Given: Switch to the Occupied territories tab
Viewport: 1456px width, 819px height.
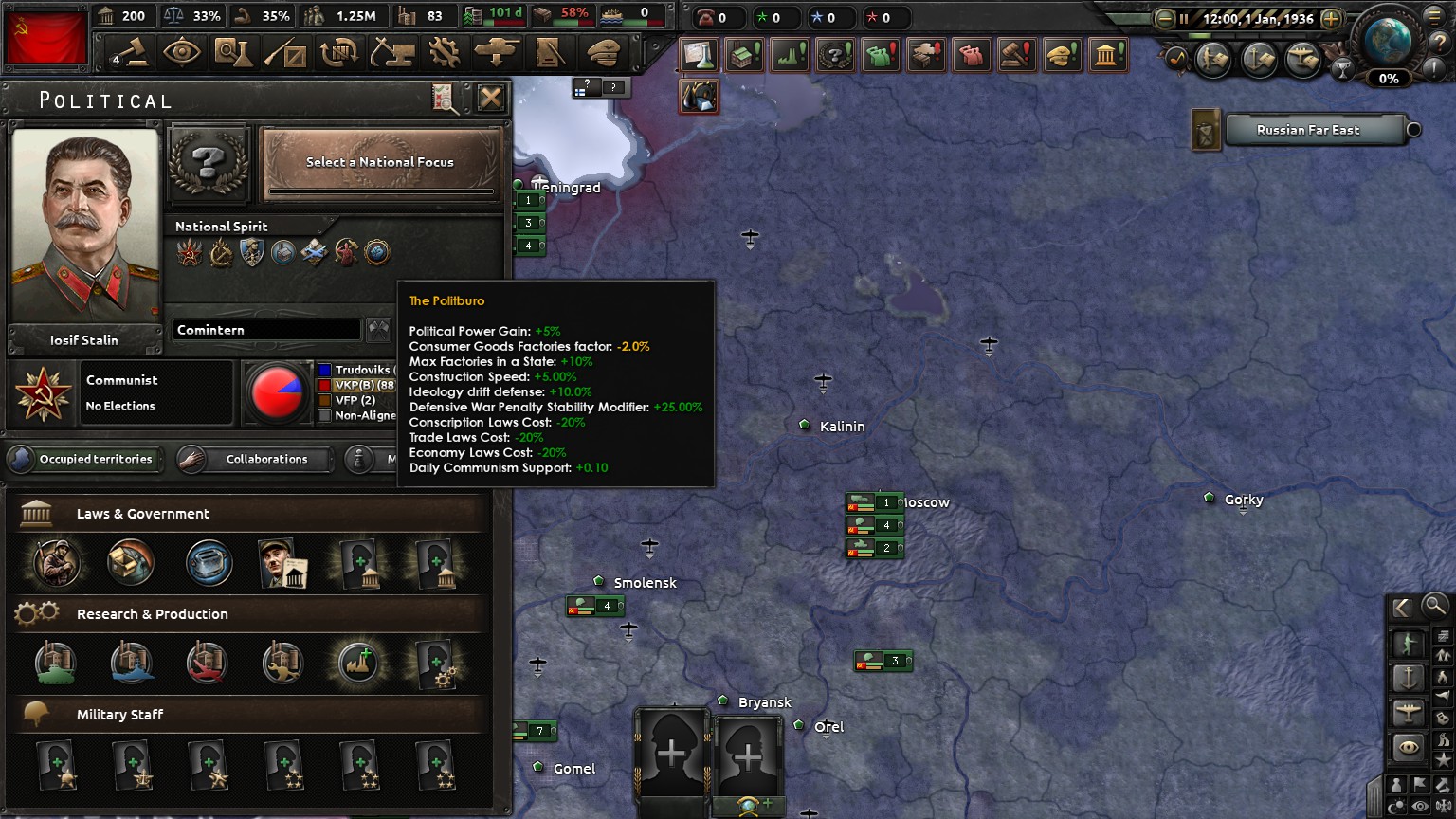Looking at the screenshot, I should tap(85, 459).
